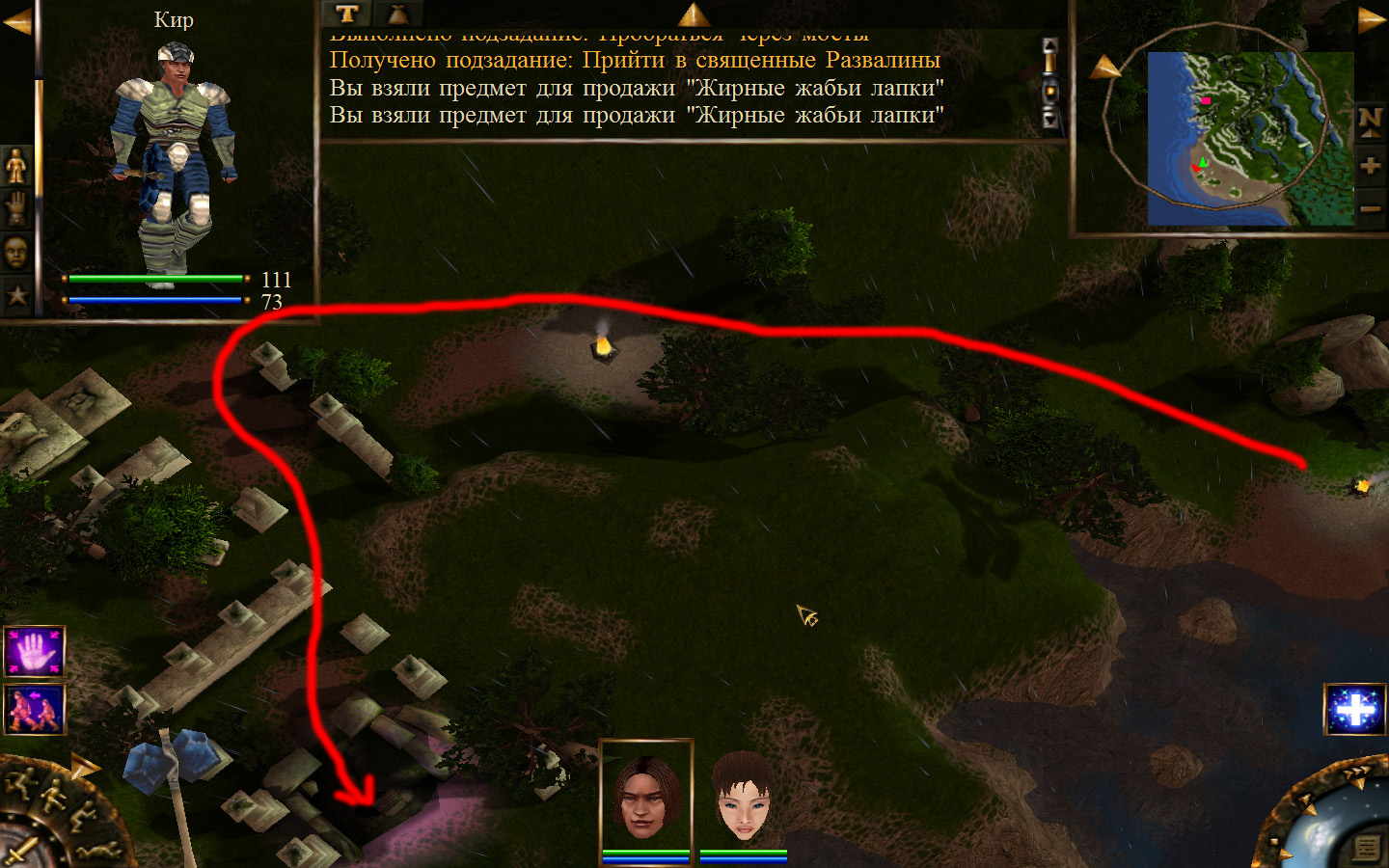Toggle the follow-formation walking figures icon
This screenshot has width=1389, height=868.
[35, 709]
